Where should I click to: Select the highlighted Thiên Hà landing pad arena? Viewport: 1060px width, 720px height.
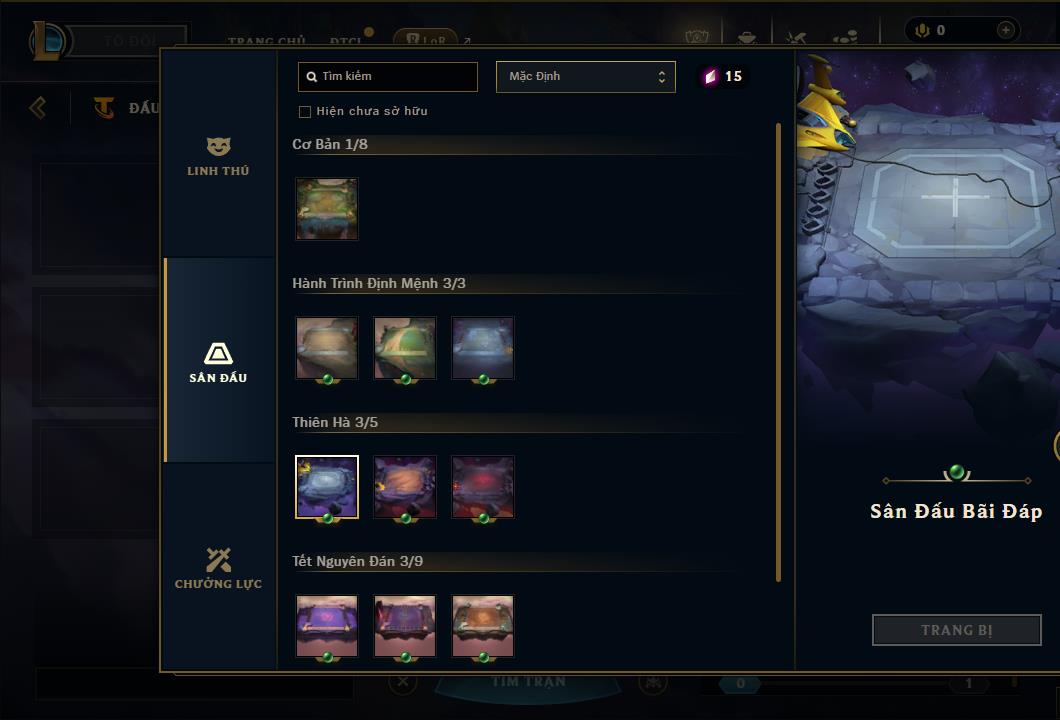[327, 487]
